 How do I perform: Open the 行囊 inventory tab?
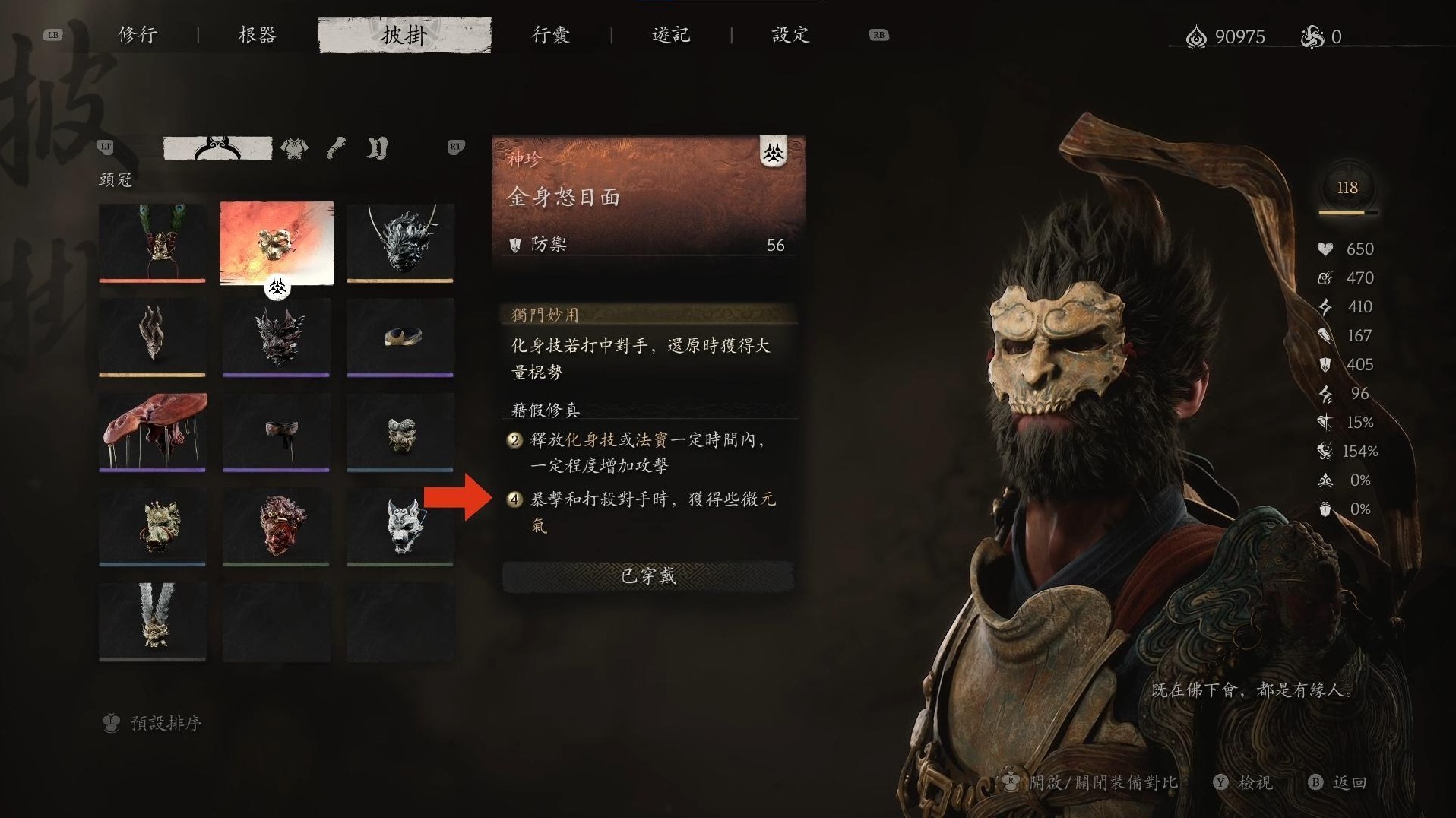[551, 35]
